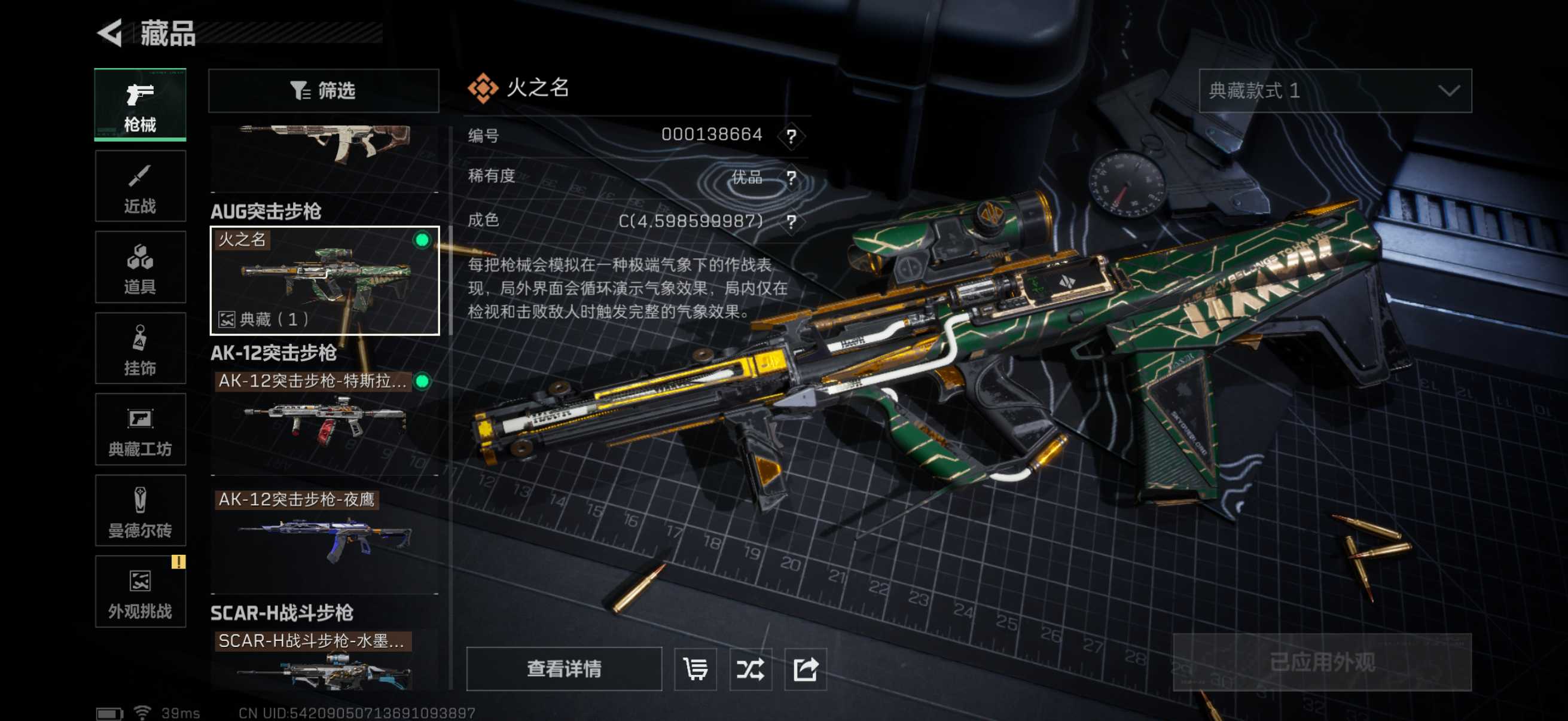Share this skin with the share icon
This screenshot has height=721, width=1568.
pos(805,668)
